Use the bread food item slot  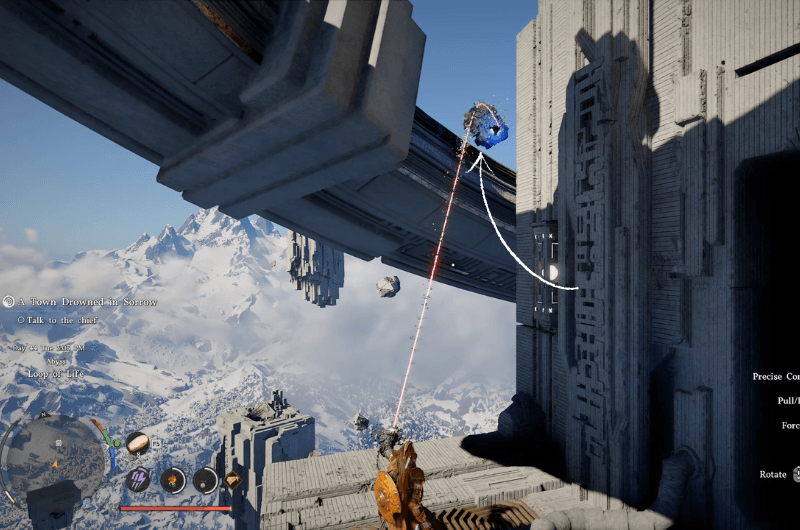point(138,443)
